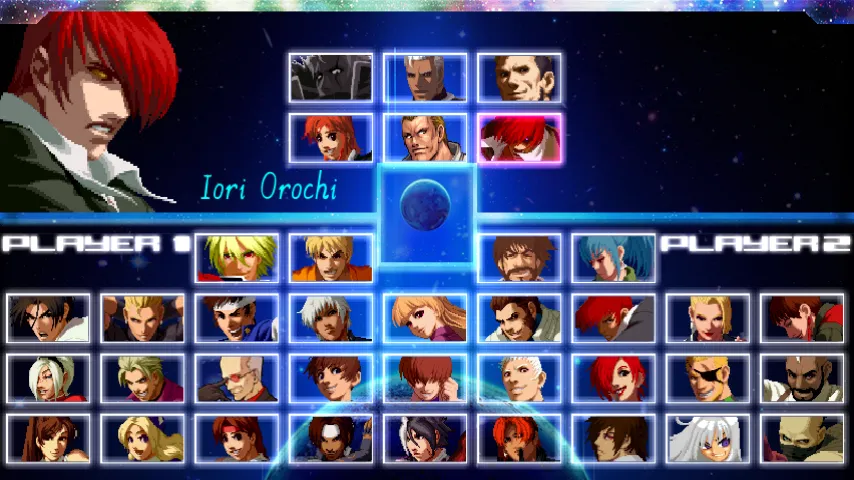Pick the blue-haired woman's portrait
Viewport: 854px width, 480px height.
(x=613, y=258)
